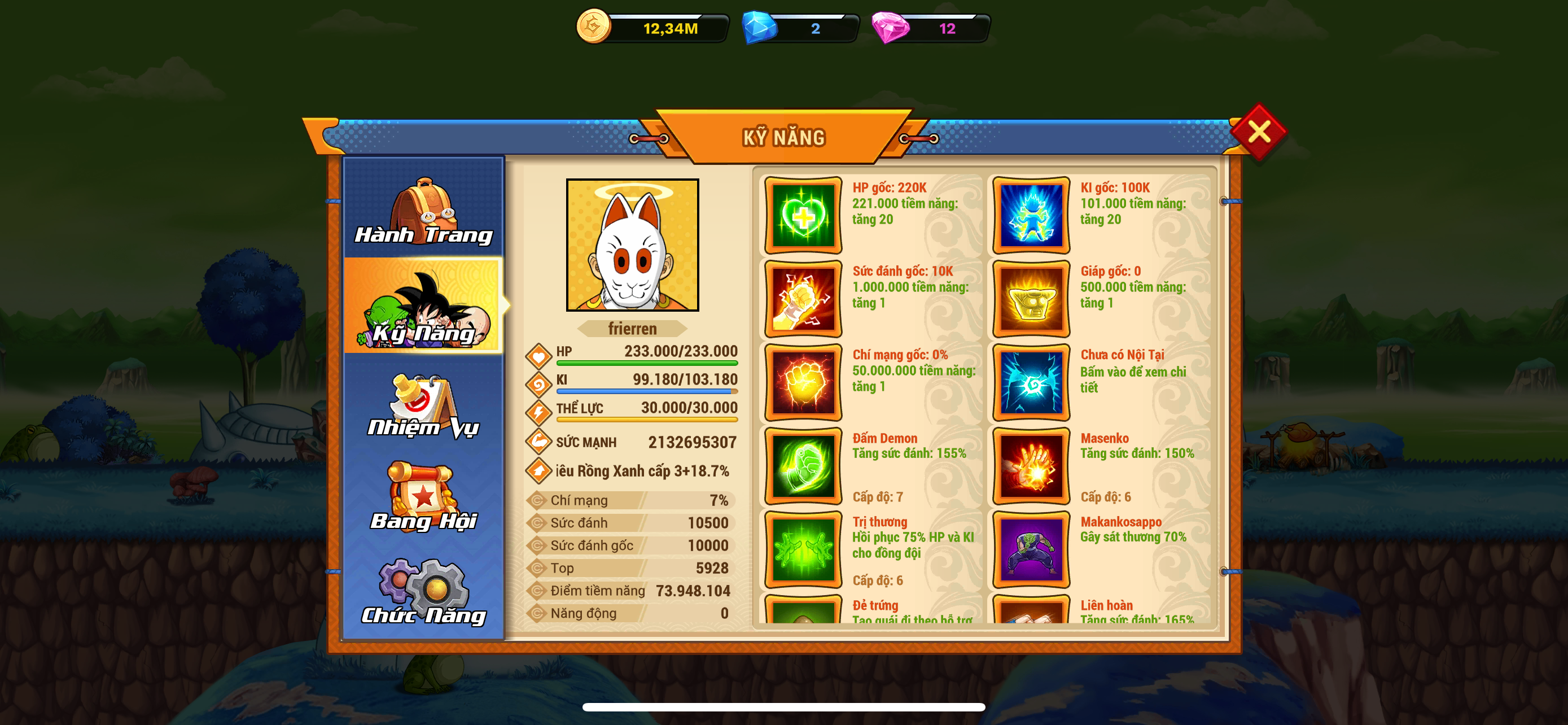This screenshot has width=1568, height=725.
Task: Open the Nhiệm Vụ quest tab
Action: click(424, 405)
